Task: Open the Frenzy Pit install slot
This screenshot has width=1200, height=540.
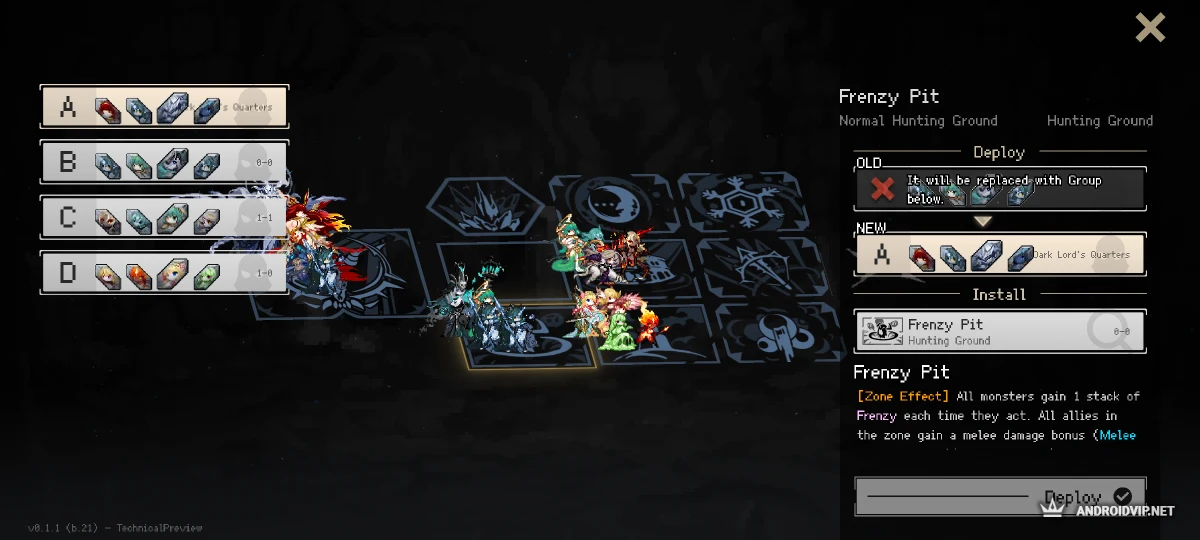Action: coord(1000,331)
